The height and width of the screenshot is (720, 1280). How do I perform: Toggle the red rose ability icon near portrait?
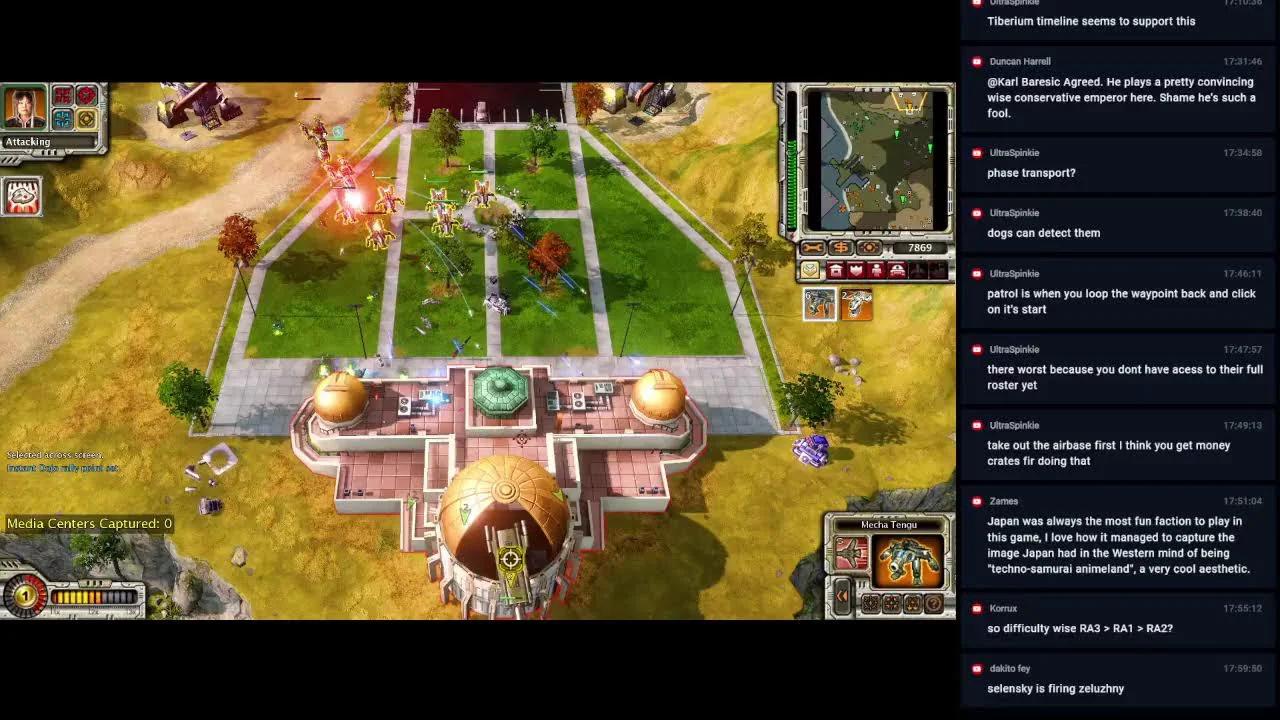pyautogui.click(x=86, y=97)
